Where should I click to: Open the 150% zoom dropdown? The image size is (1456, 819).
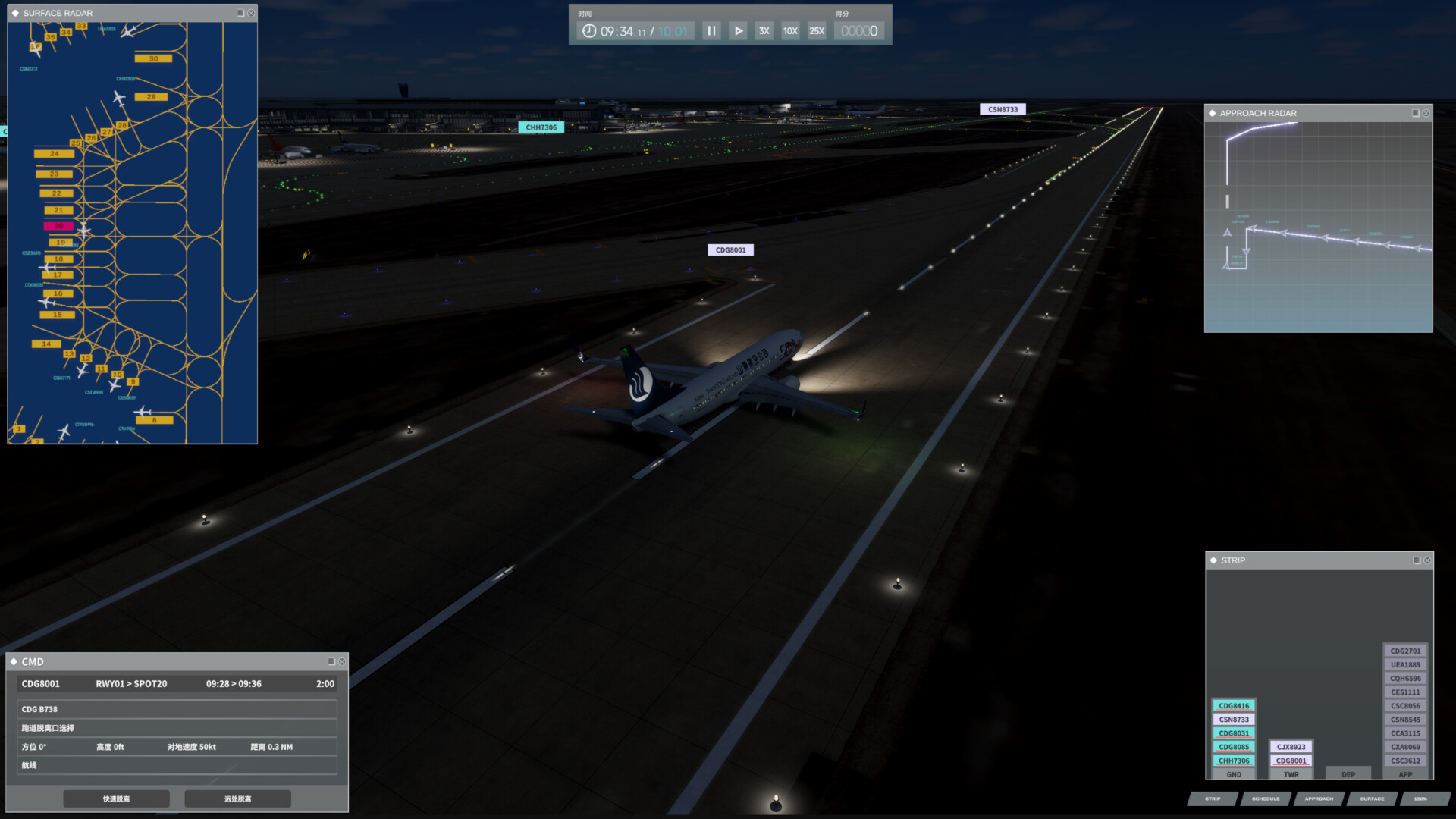click(1420, 799)
